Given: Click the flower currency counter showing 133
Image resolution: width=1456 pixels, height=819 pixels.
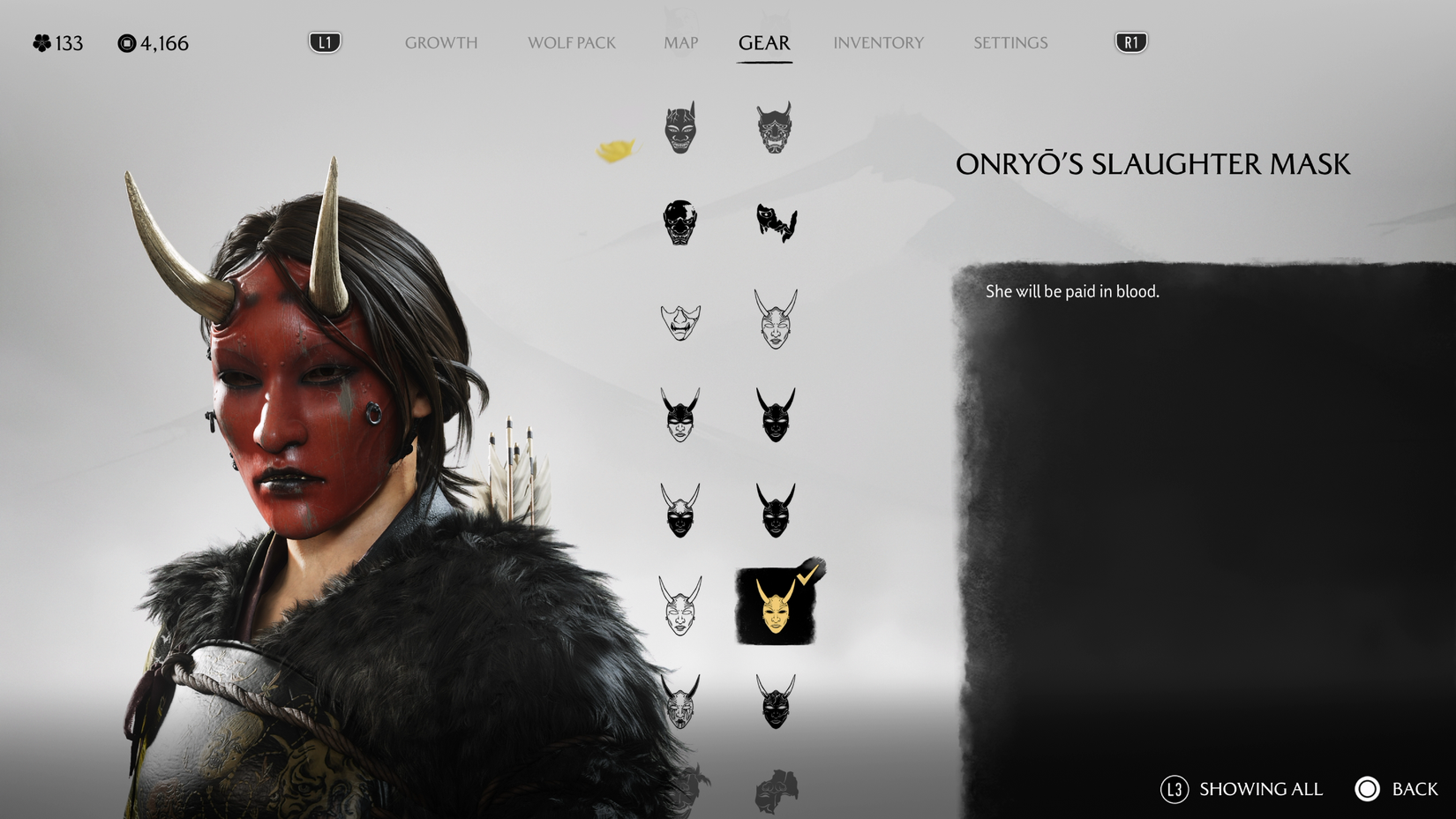Looking at the screenshot, I should pos(55,41).
